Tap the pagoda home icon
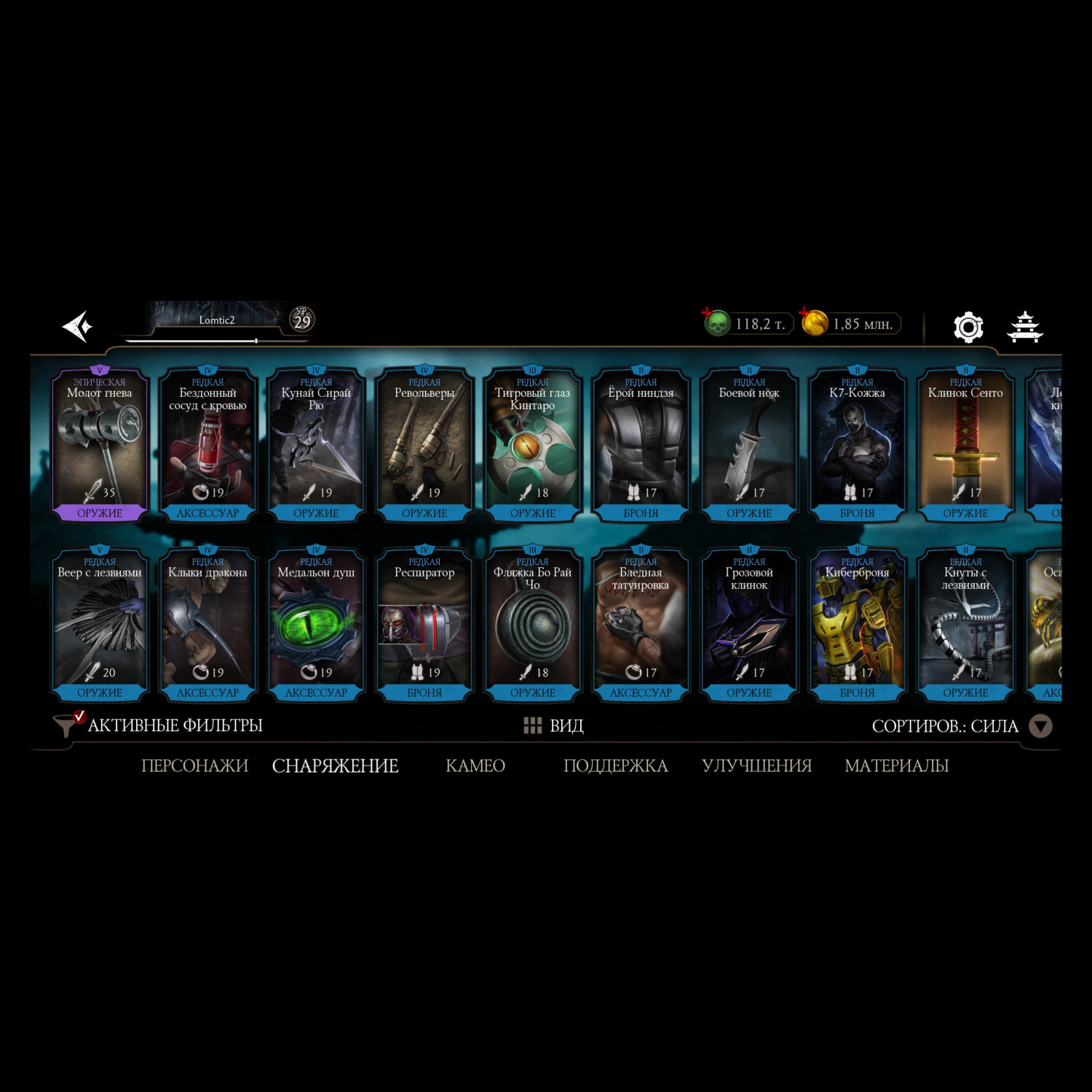 pyautogui.click(x=1024, y=327)
